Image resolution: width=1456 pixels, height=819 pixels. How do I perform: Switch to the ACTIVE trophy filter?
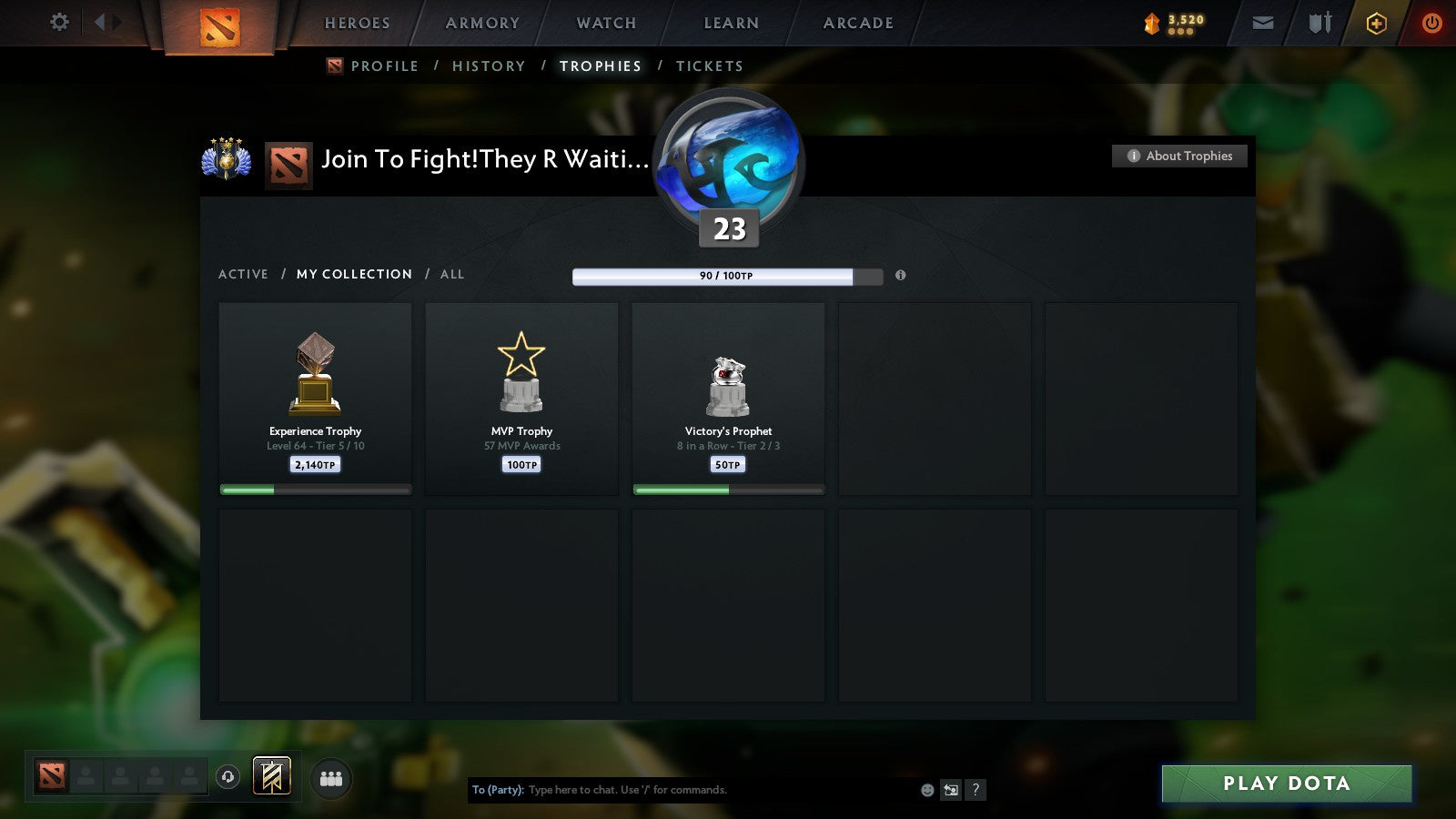244,274
